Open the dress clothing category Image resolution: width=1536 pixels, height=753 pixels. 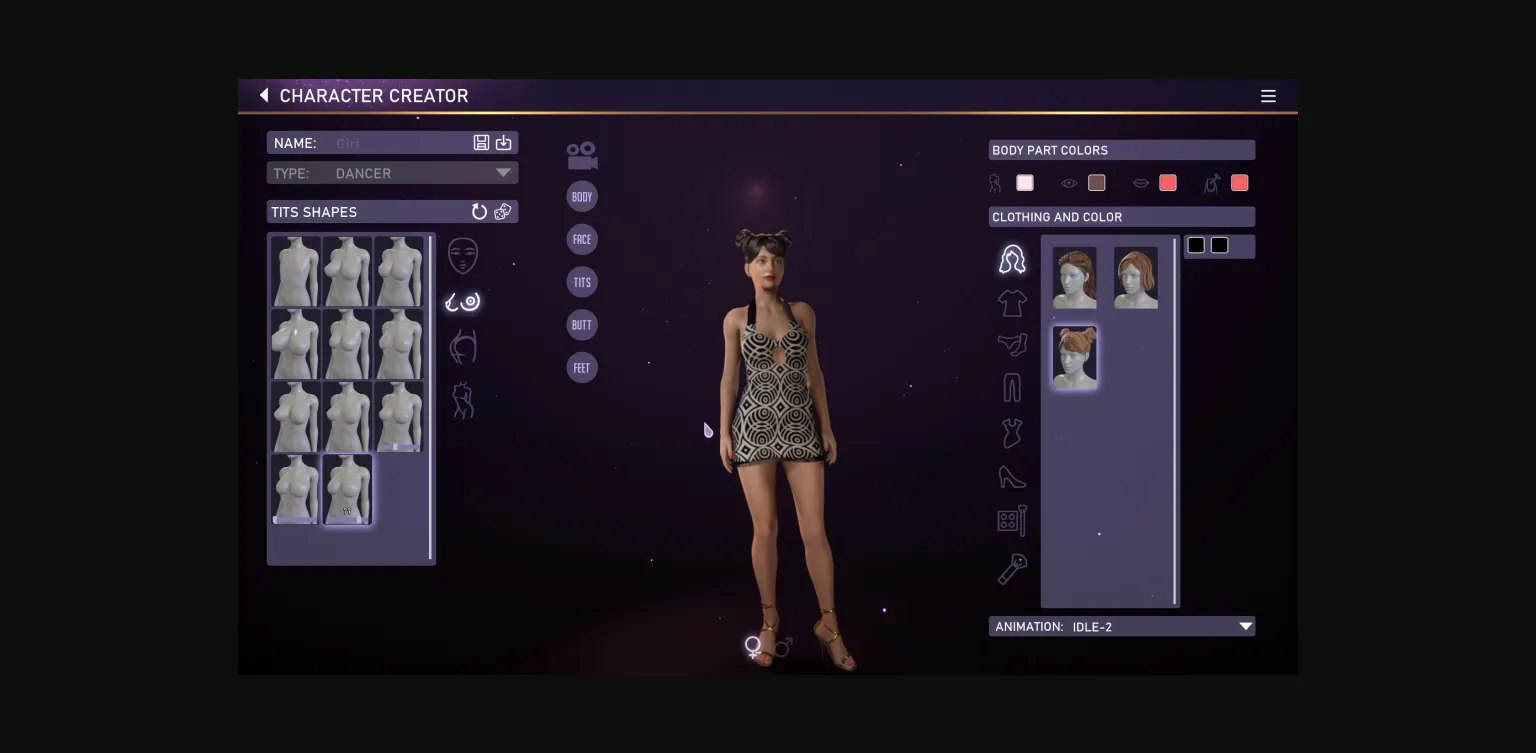pos(1012,432)
